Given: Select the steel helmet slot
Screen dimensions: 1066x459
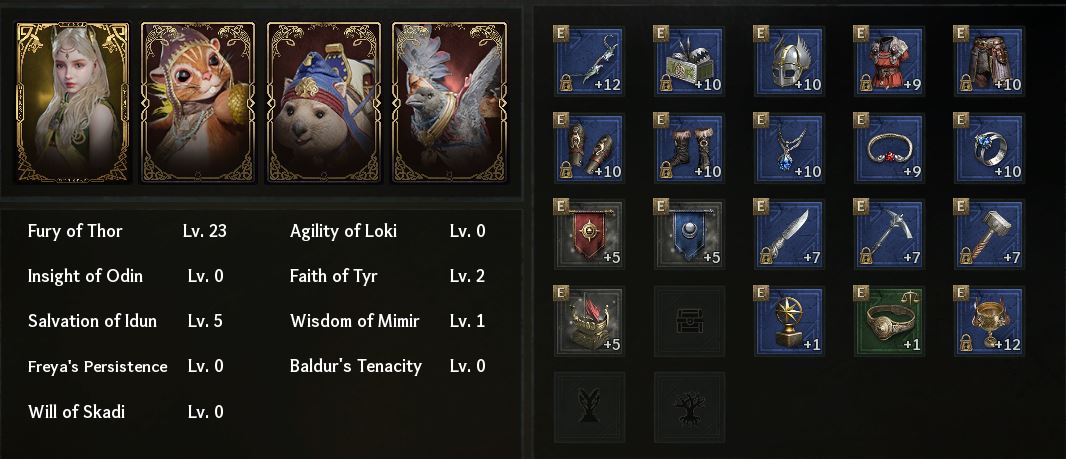Looking at the screenshot, I should pos(789,61).
